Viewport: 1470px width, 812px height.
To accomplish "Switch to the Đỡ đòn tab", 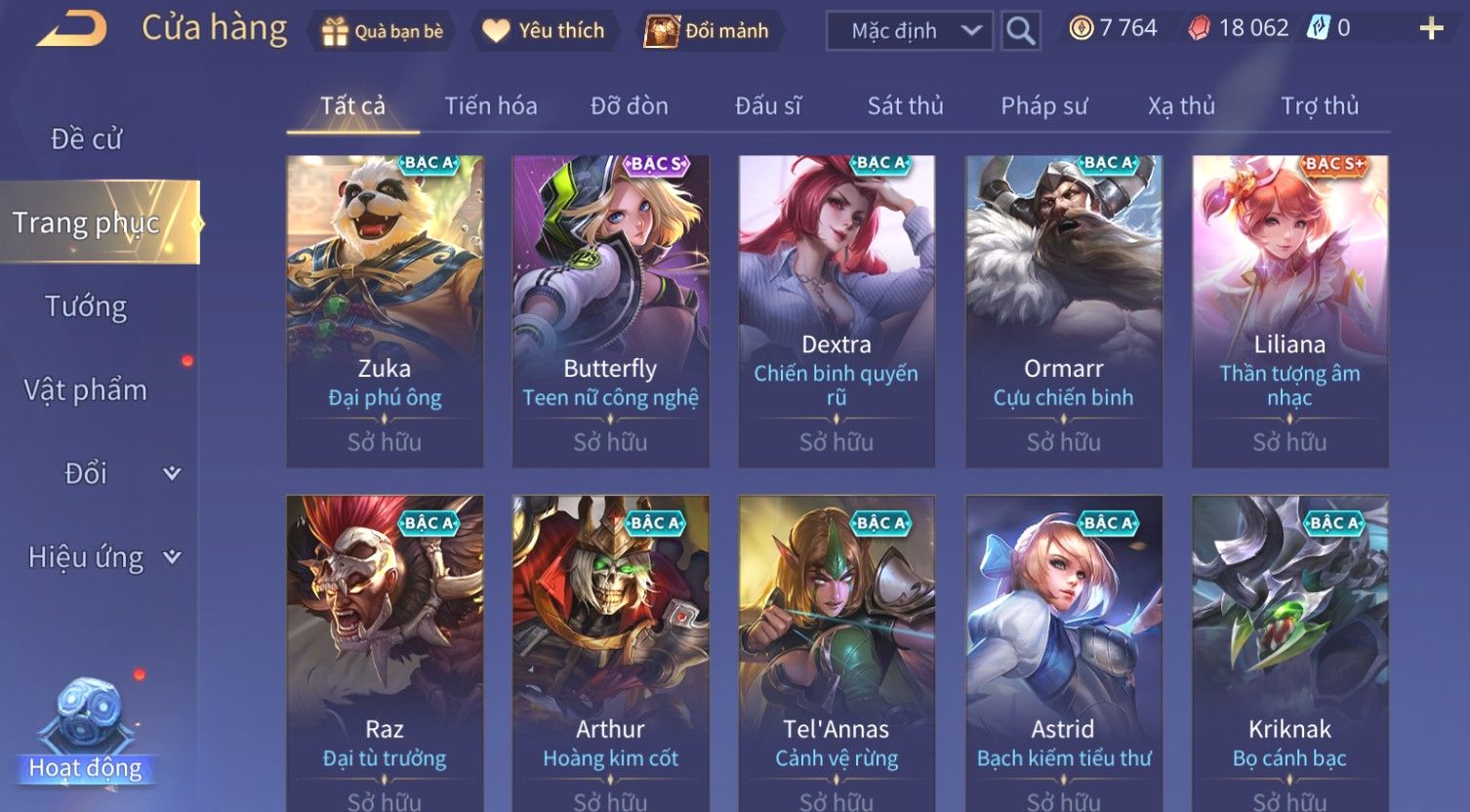I will pos(630,105).
